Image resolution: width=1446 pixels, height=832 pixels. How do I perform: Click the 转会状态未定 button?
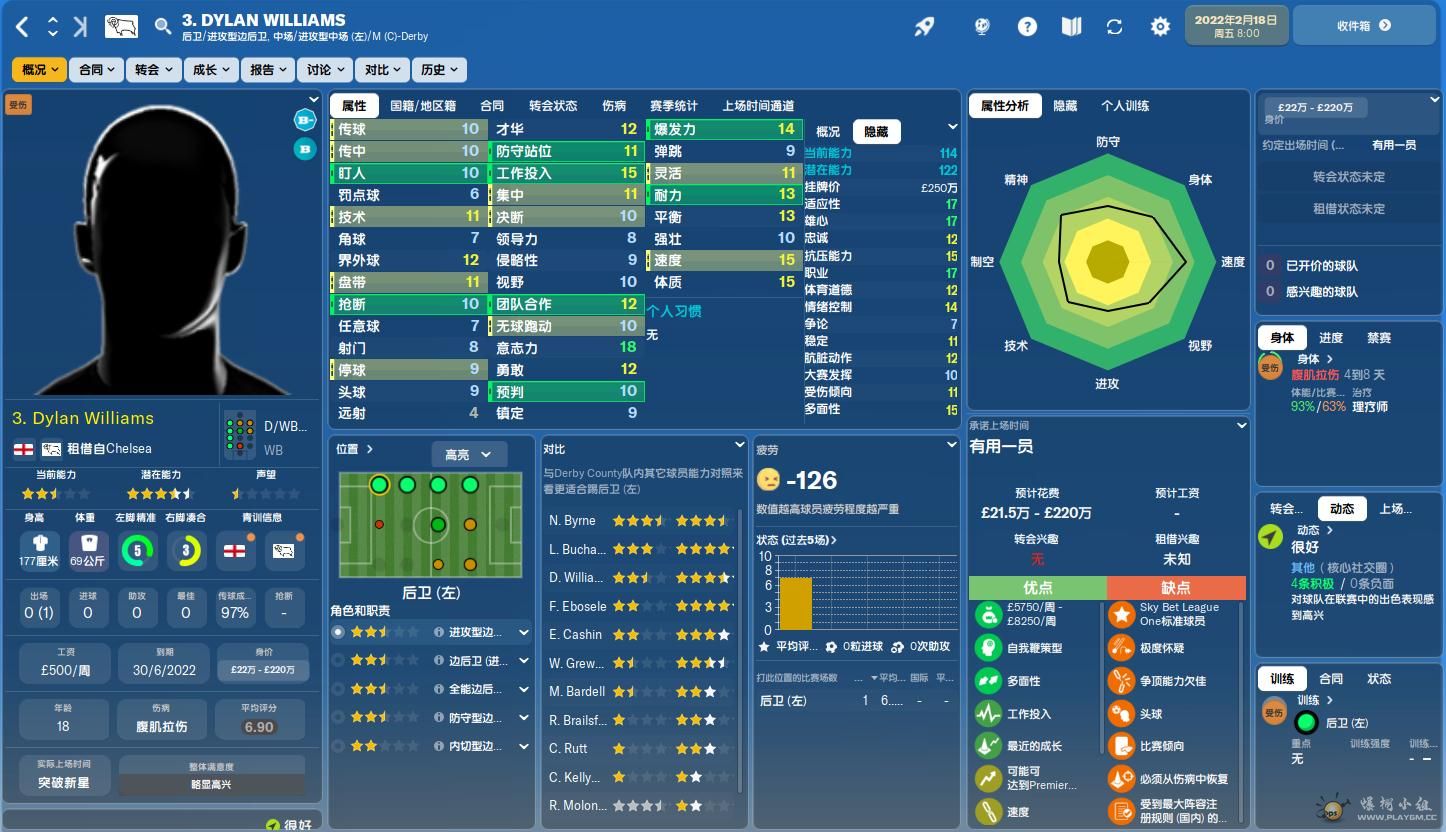coord(1348,177)
